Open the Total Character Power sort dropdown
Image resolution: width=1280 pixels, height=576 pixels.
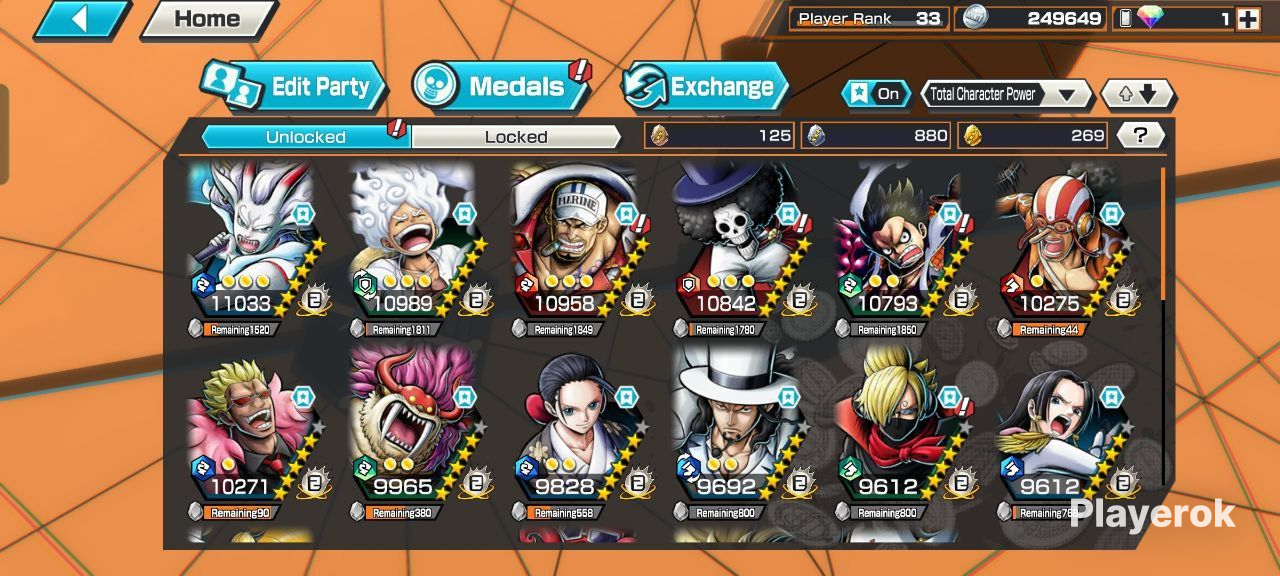pyautogui.click(x=1006, y=94)
